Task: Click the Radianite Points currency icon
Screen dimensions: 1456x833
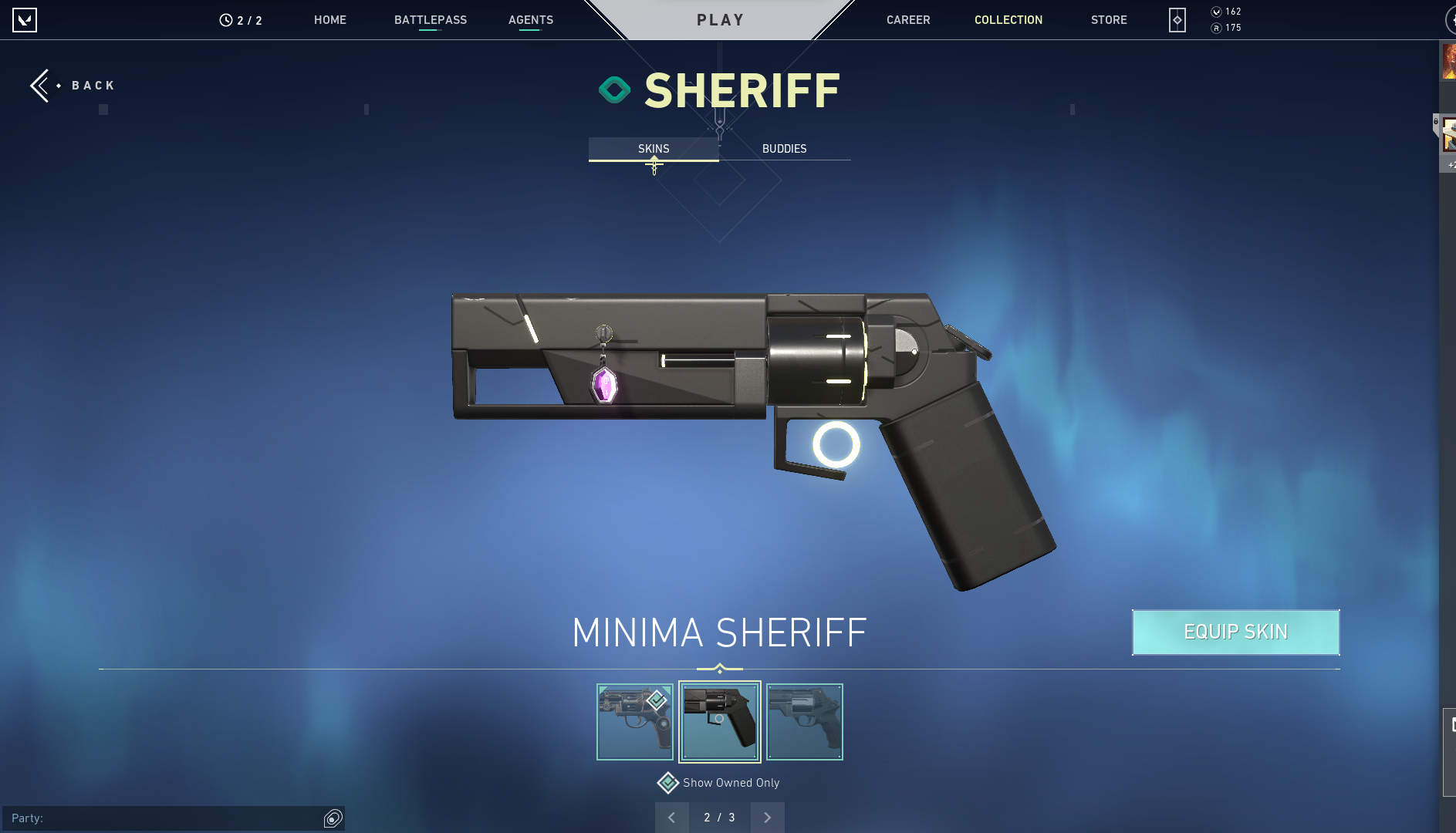Action: click(1217, 27)
